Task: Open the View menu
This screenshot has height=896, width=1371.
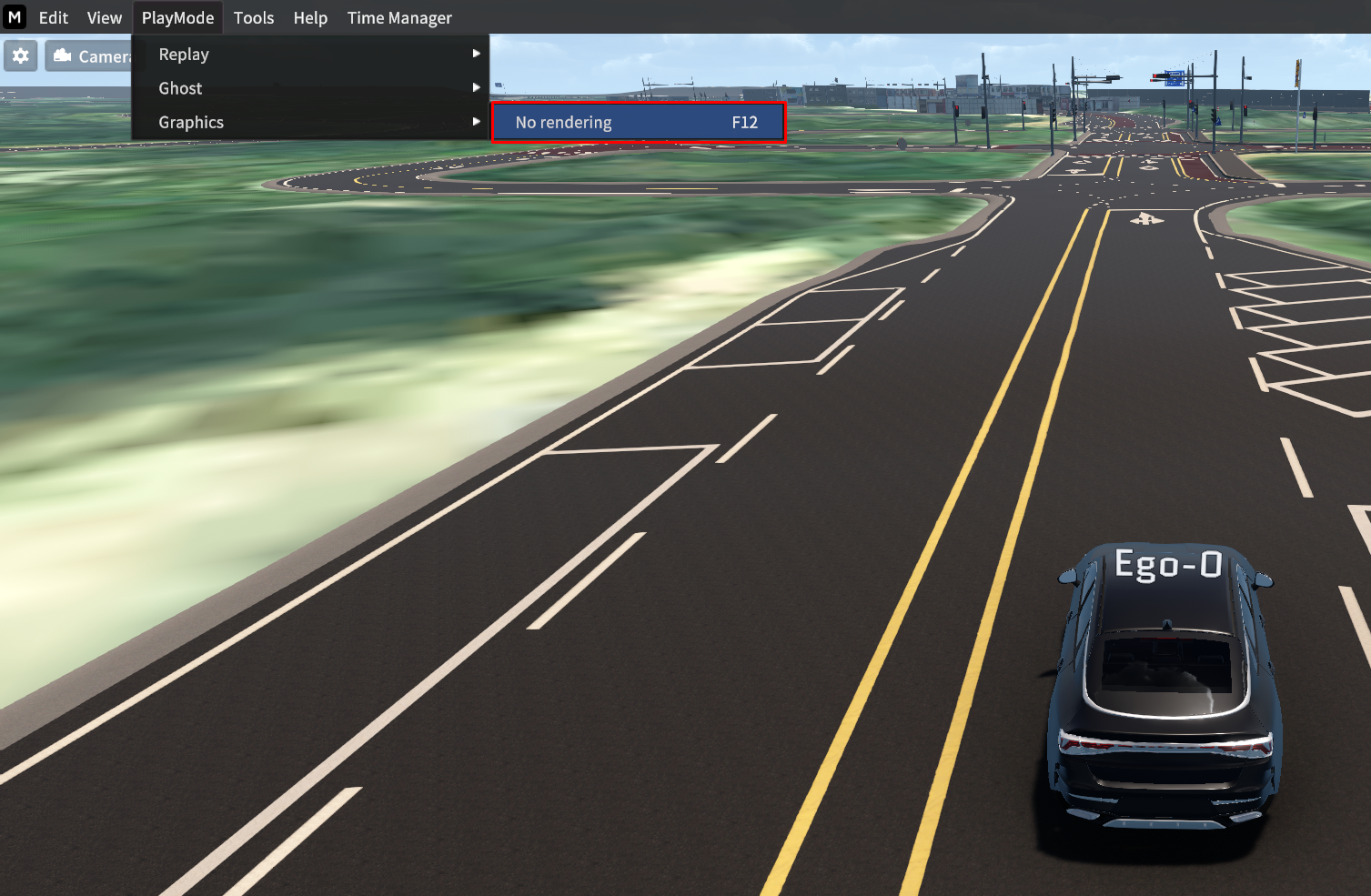Action: [x=105, y=18]
